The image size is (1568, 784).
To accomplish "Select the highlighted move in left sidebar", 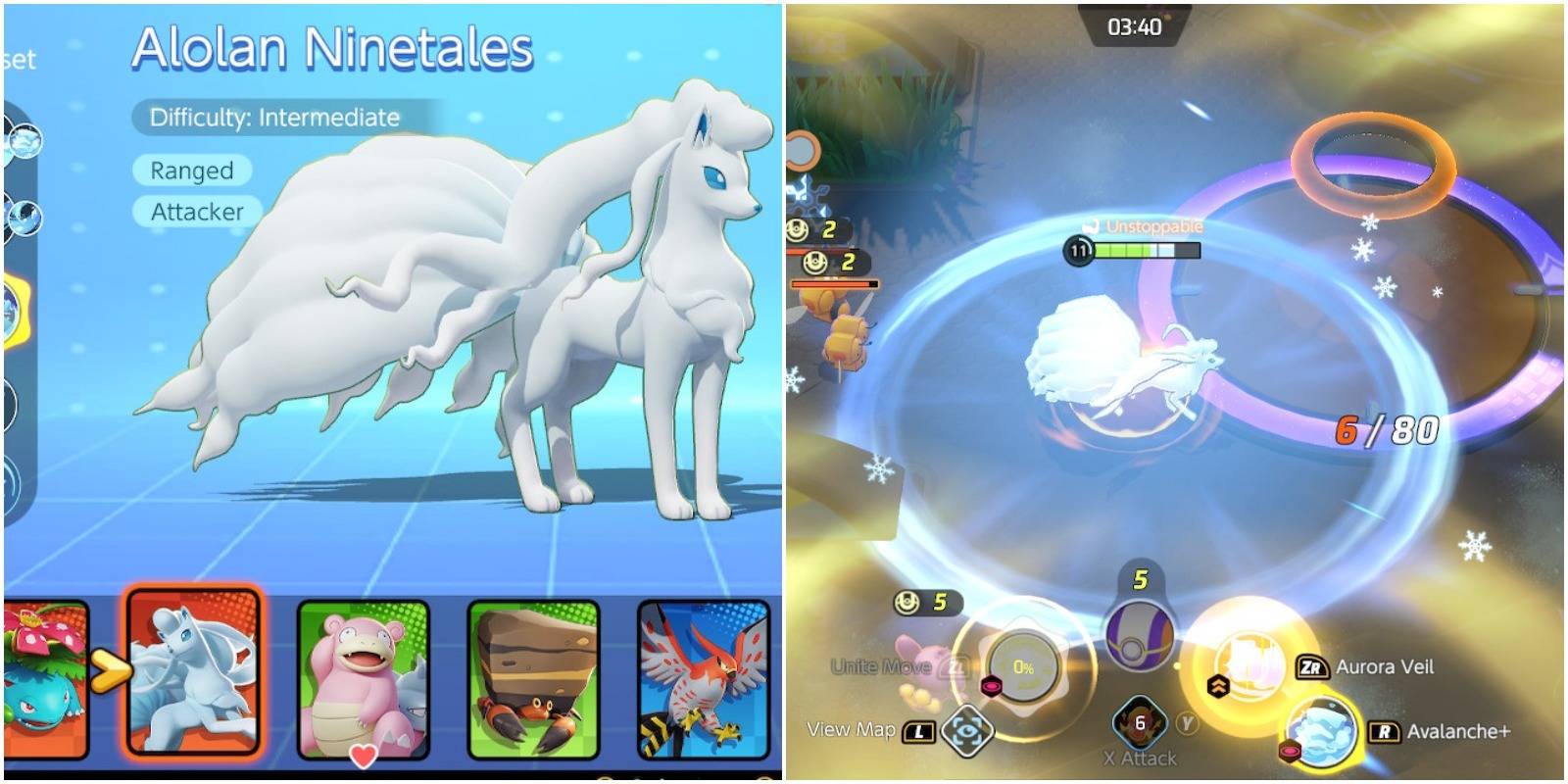I will (x=12, y=304).
